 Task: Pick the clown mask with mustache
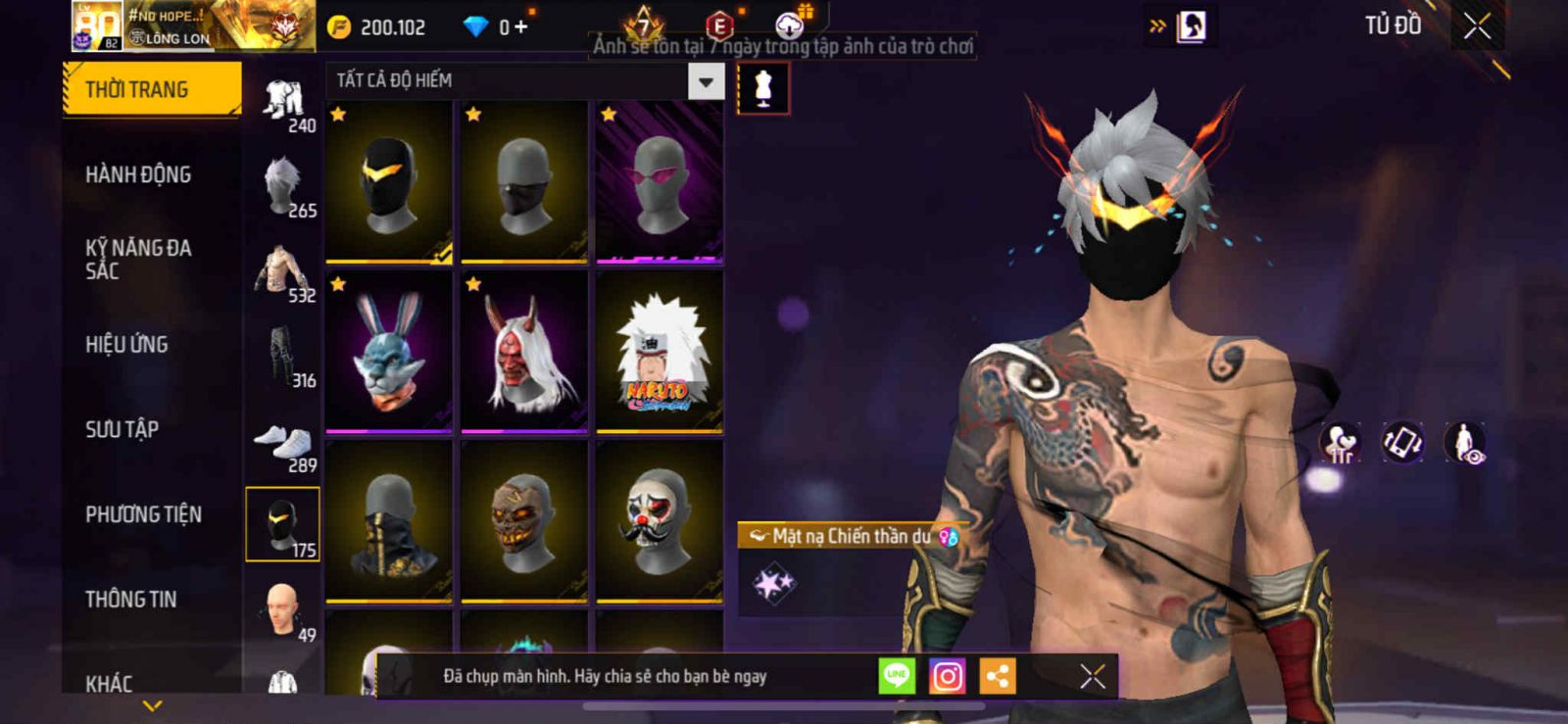coord(660,522)
